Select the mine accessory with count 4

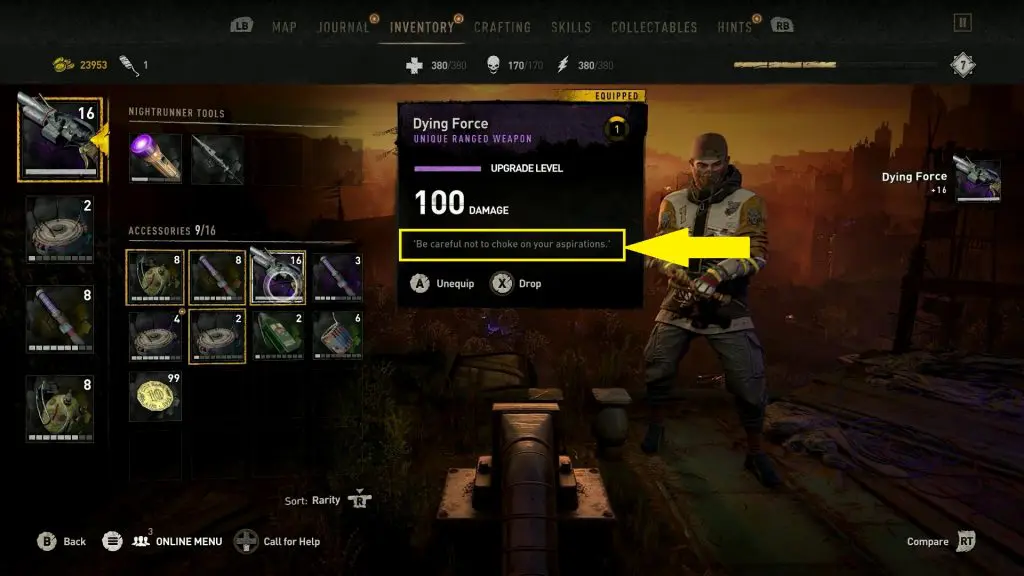(x=155, y=336)
